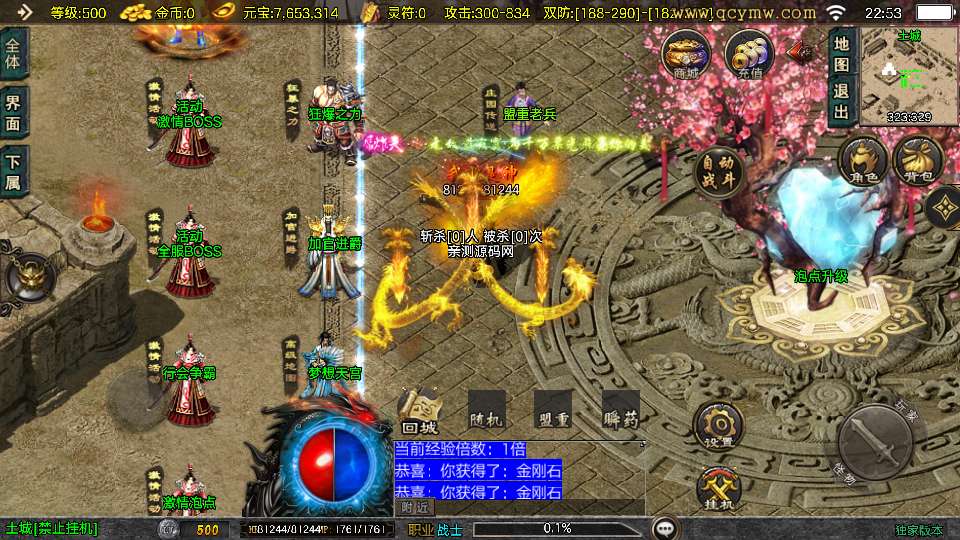Image resolution: width=960 pixels, height=540 pixels.
Task: Use the 回城 return-to-town scroll
Action: 418,412
